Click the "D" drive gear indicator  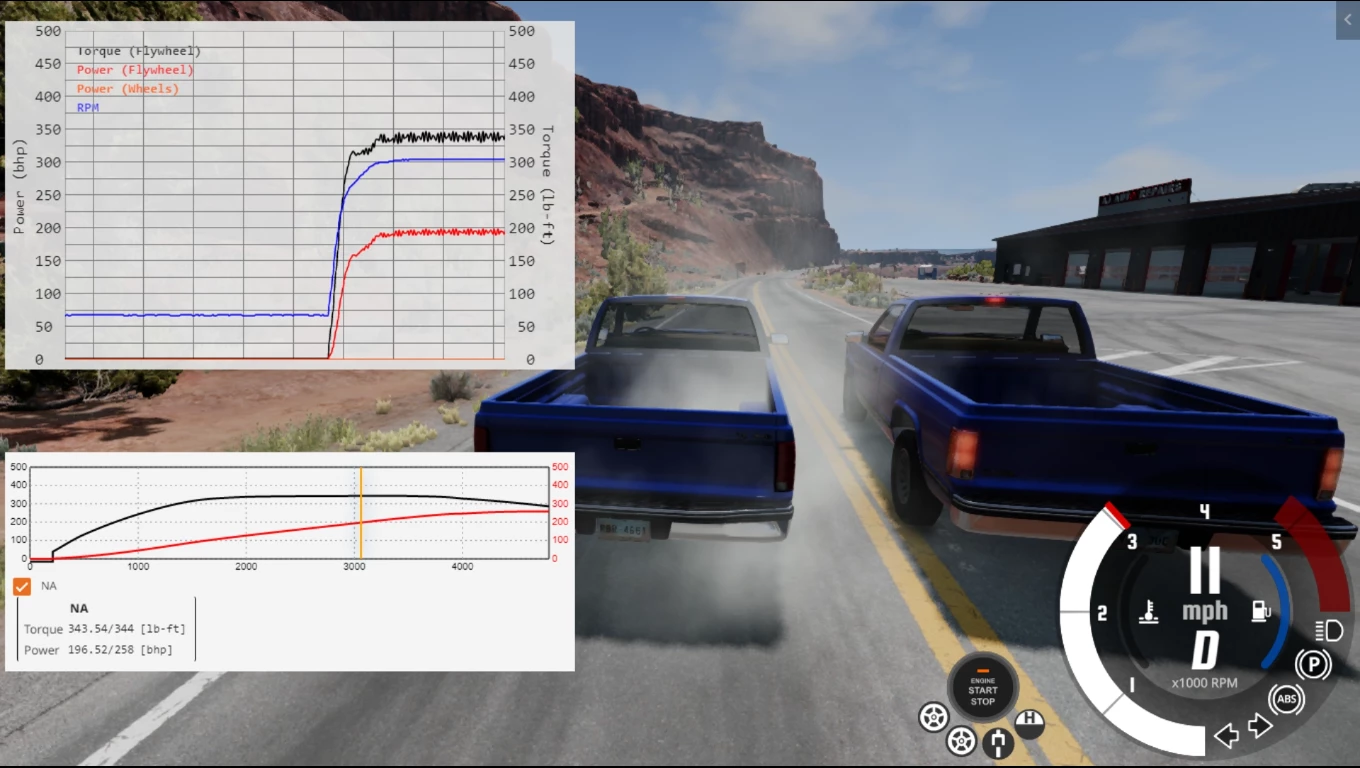click(x=1204, y=648)
